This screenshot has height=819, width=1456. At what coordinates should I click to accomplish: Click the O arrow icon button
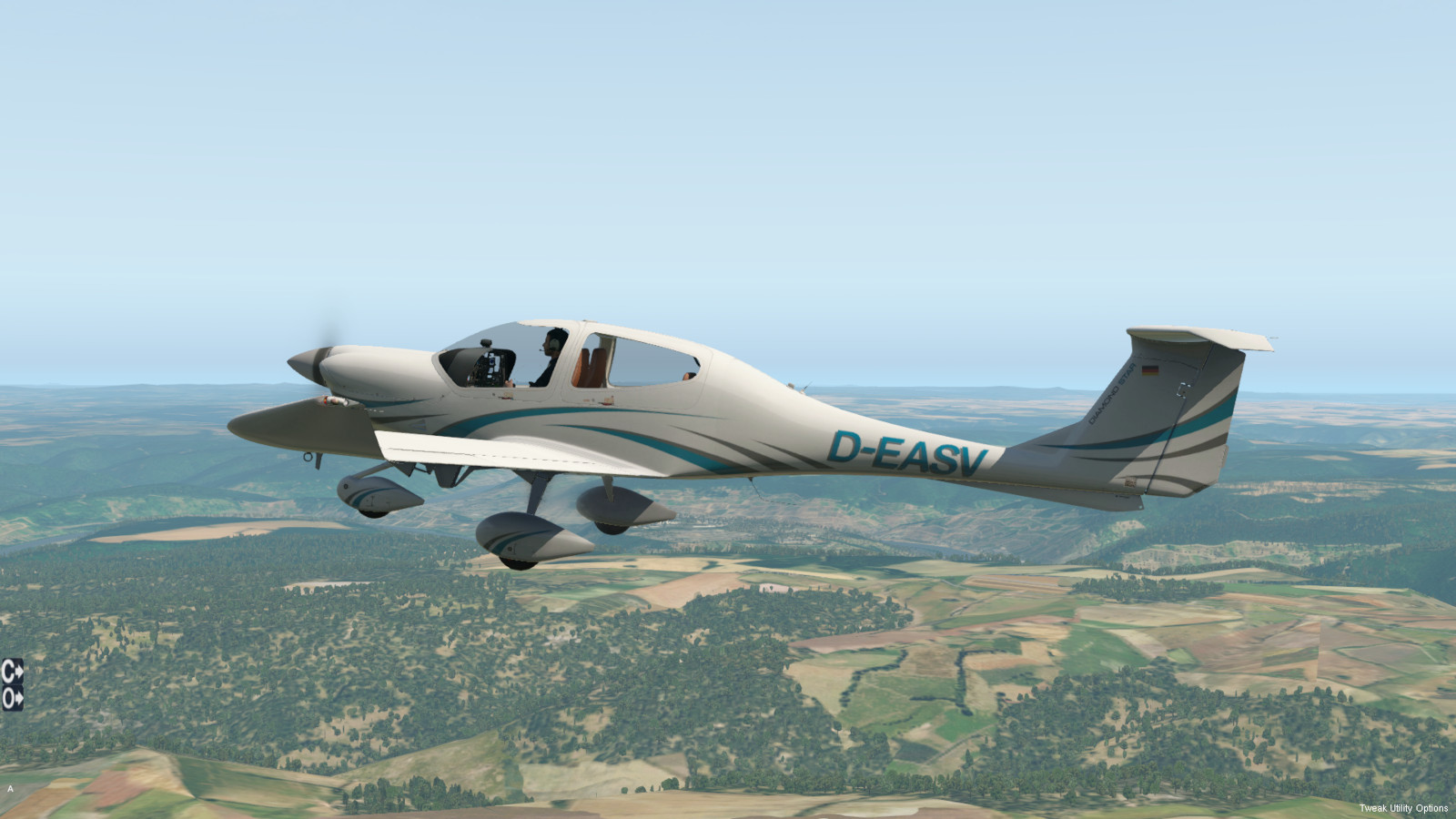coord(12,698)
